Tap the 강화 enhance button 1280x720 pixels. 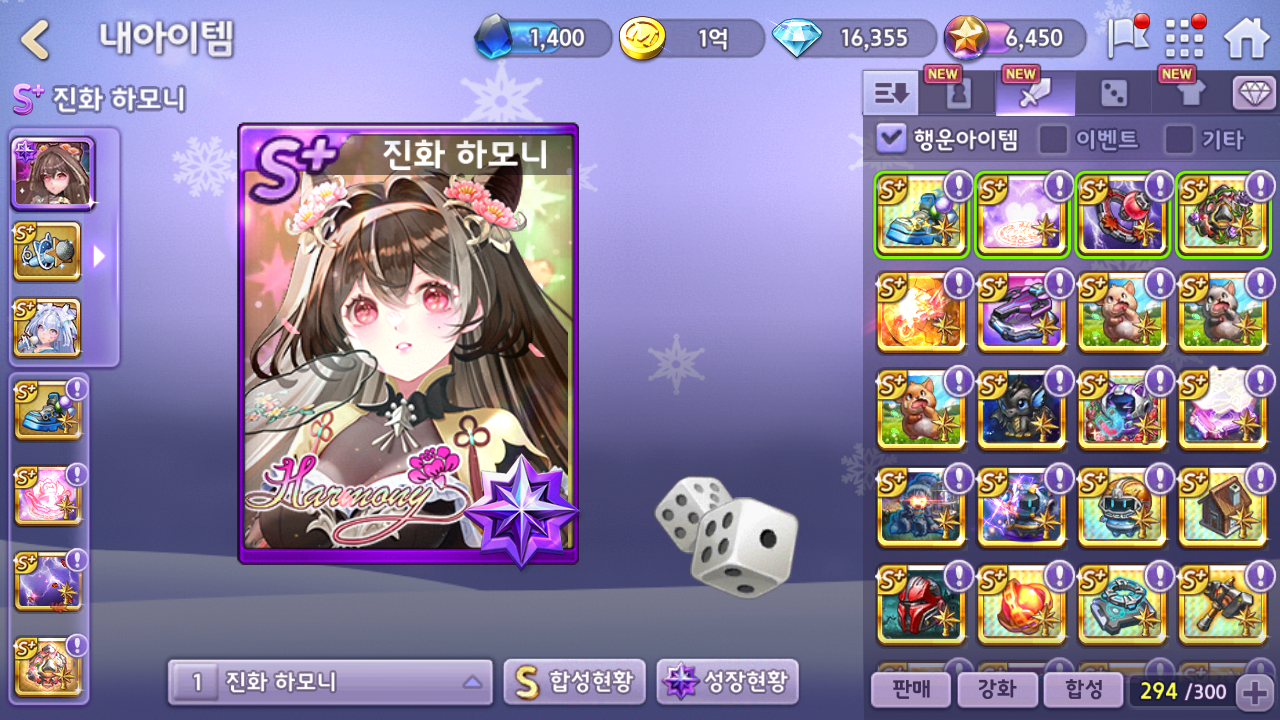996,690
